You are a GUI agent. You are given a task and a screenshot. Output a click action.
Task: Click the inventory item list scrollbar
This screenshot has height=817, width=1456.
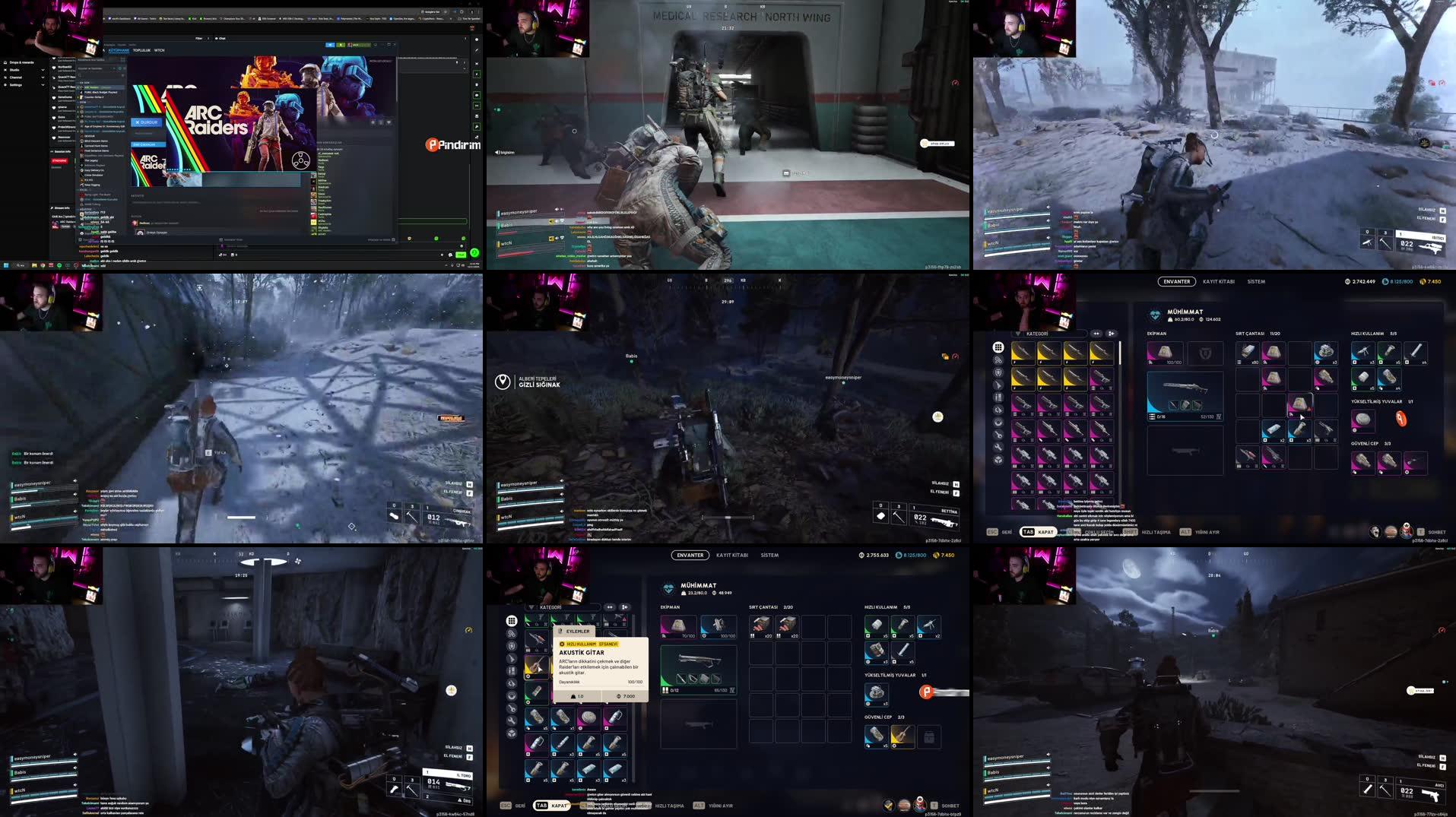coord(1120,353)
